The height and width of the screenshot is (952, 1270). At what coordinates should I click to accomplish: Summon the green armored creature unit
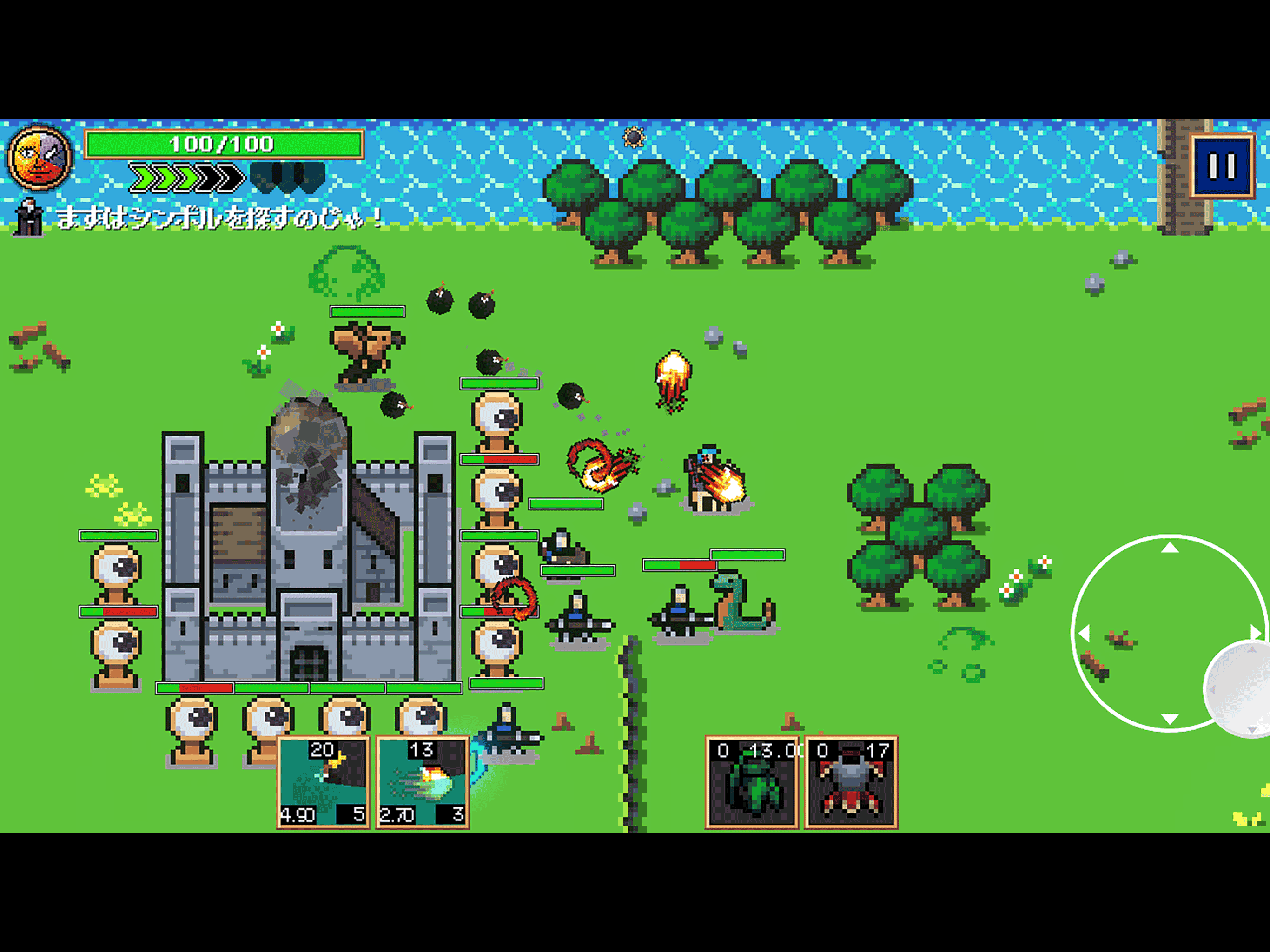[752, 781]
